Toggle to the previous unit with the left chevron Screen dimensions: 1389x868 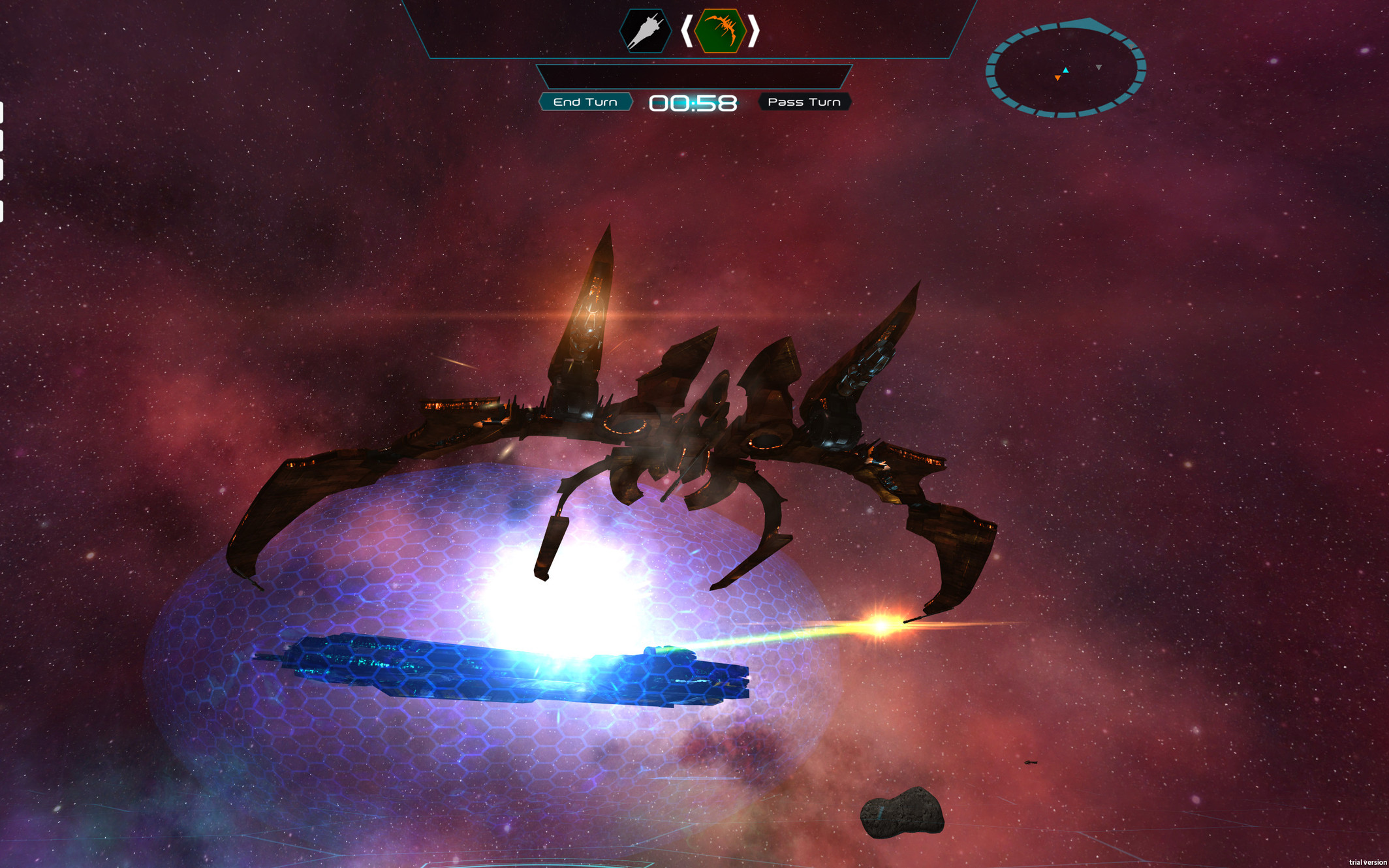click(686, 31)
